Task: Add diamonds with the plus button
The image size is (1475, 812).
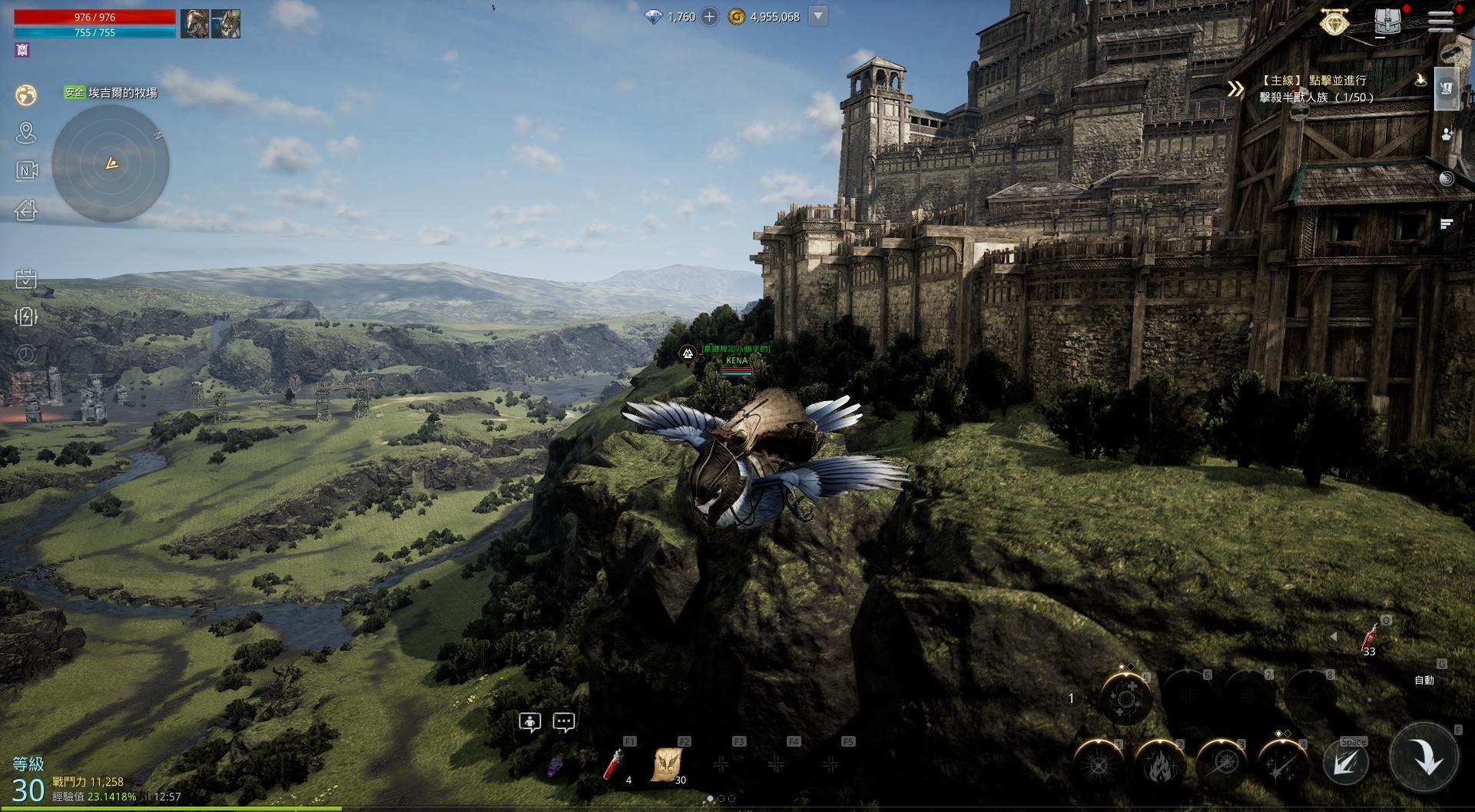Action: pyautogui.click(x=709, y=16)
